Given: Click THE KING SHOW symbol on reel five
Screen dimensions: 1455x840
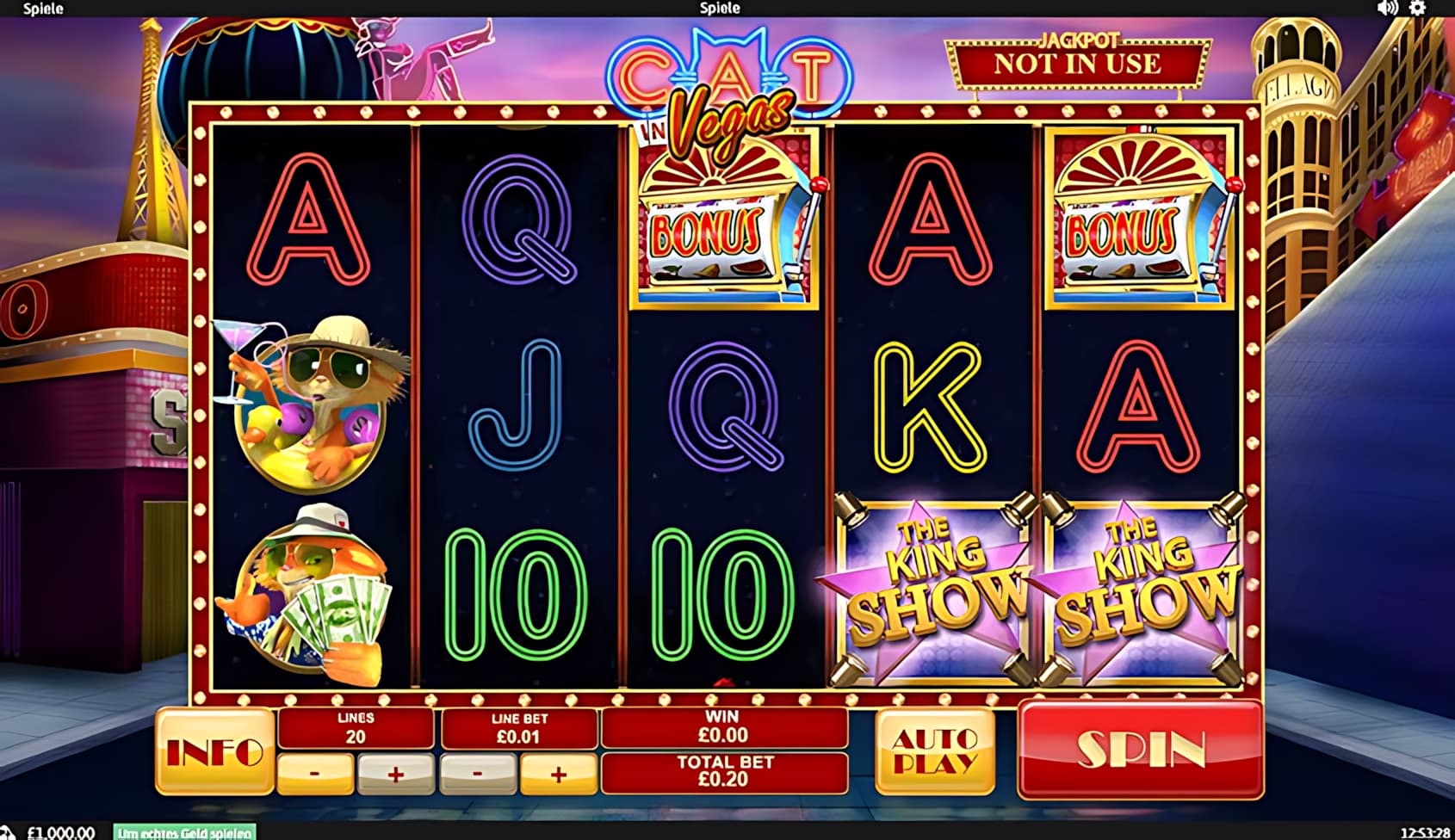Looking at the screenshot, I should [1136, 585].
